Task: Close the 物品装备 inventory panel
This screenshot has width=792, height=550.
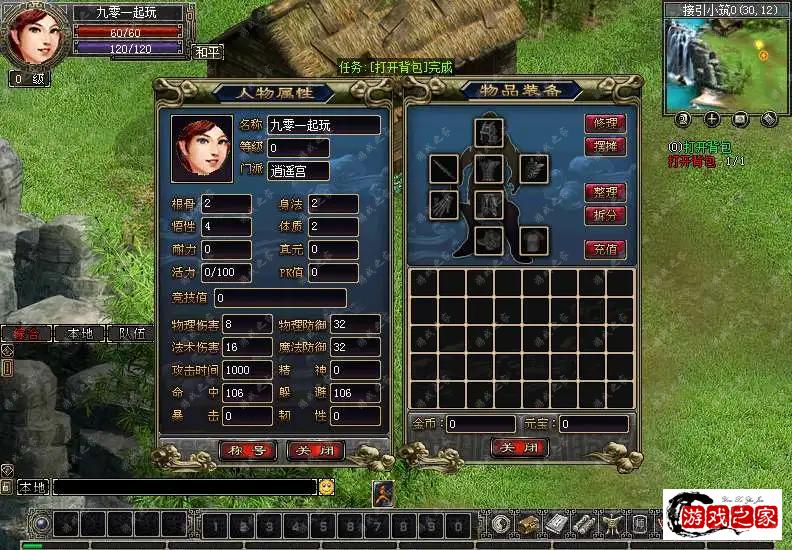Action: [x=520, y=447]
